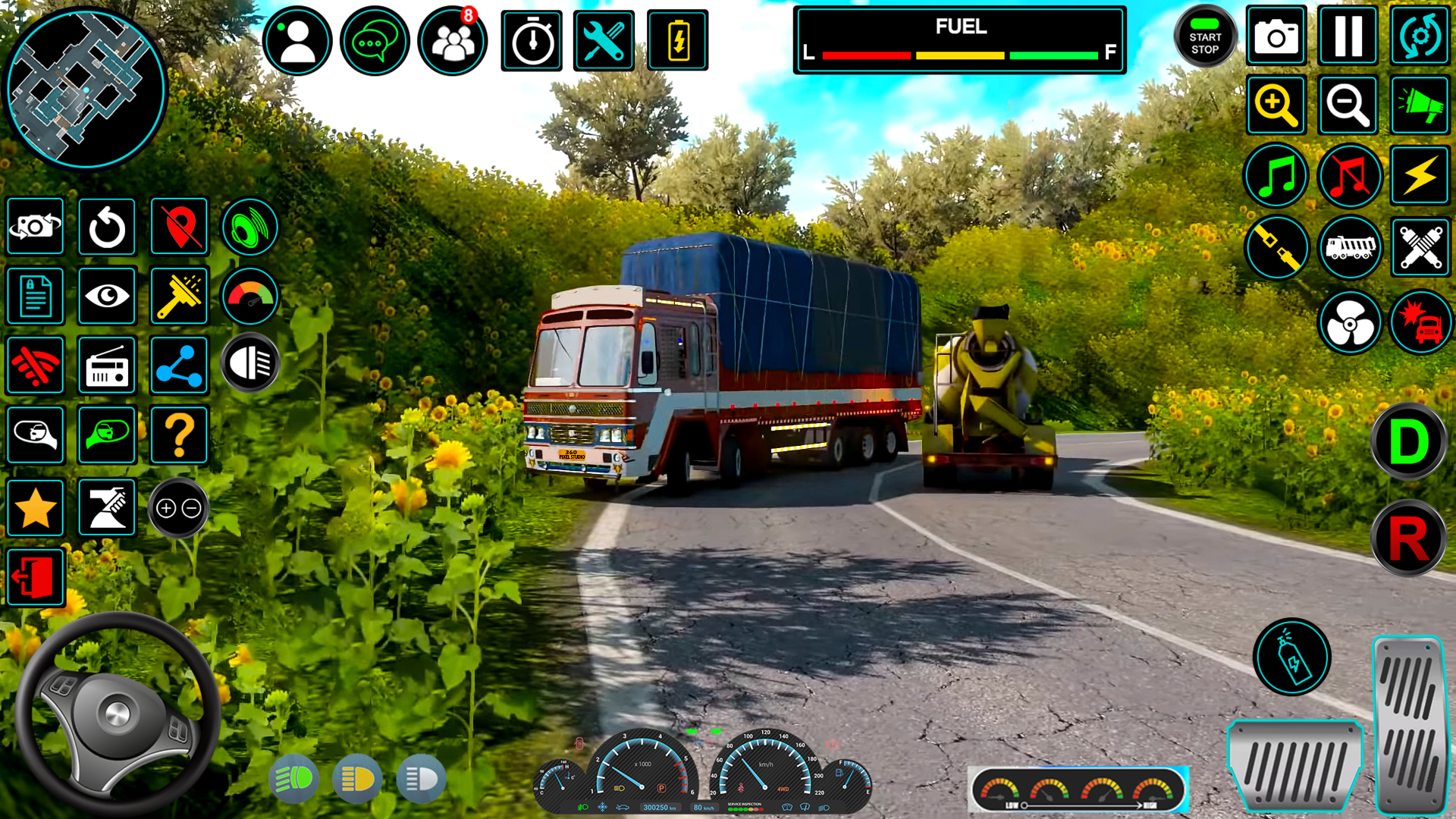The height and width of the screenshot is (819, 1456).
Task: Click the yellow segment of the fuel gauge
Action: 959,54
